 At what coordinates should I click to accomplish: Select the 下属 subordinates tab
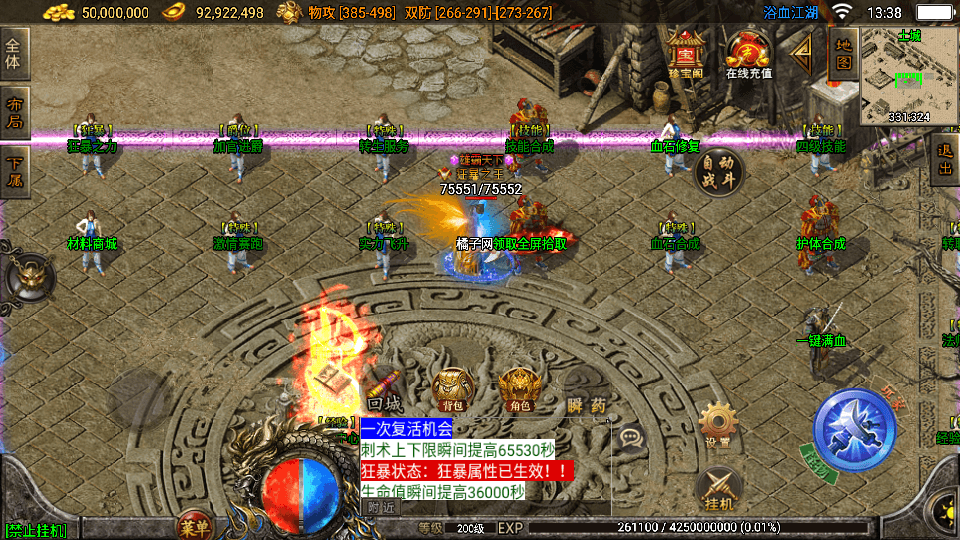[15, 172]
